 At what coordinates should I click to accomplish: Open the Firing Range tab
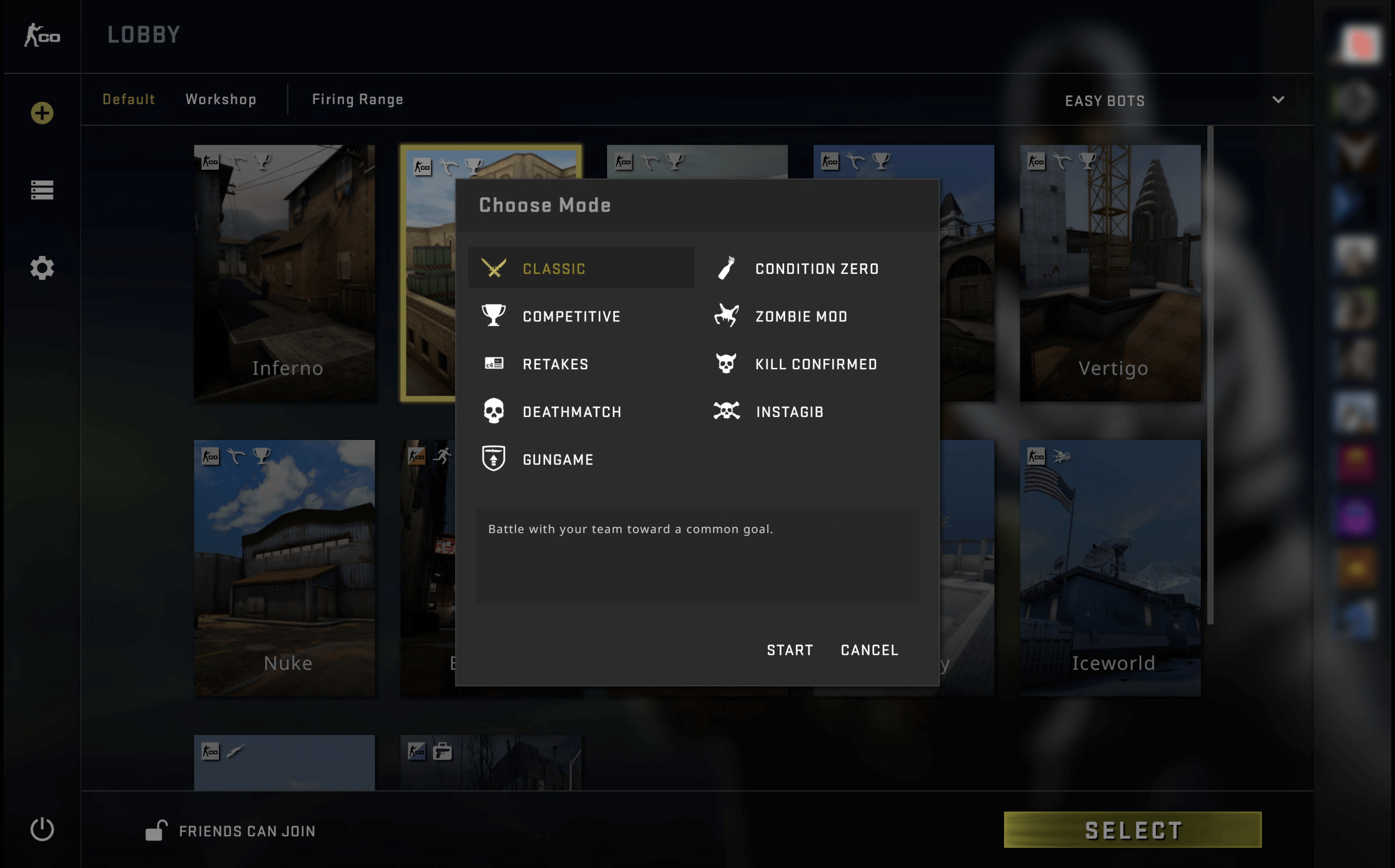tap(357, 99)
